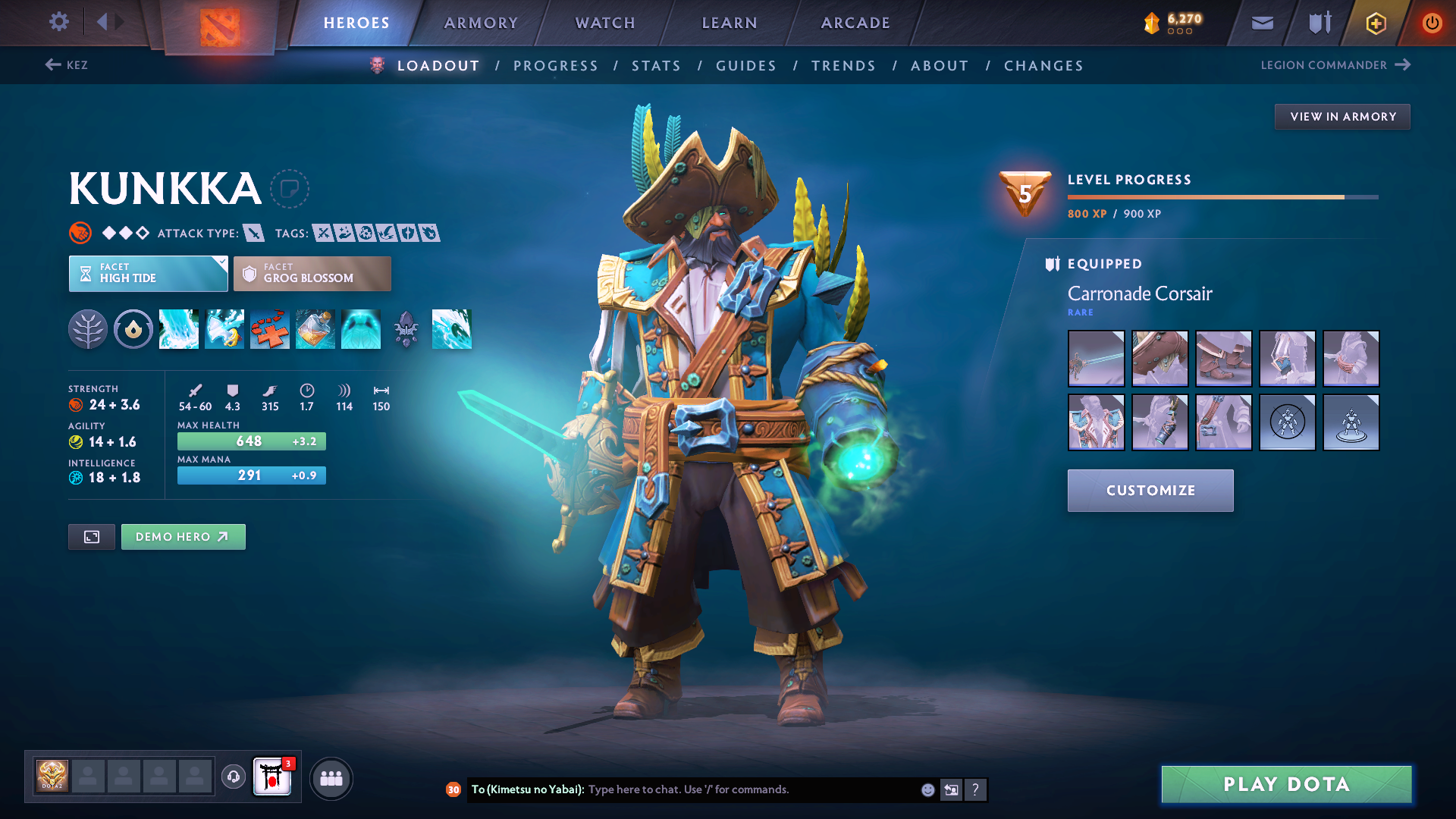Click the melee attack type icon
Image resolution: width=1456 pixels, height=819 pixels.
click(254, 233)
